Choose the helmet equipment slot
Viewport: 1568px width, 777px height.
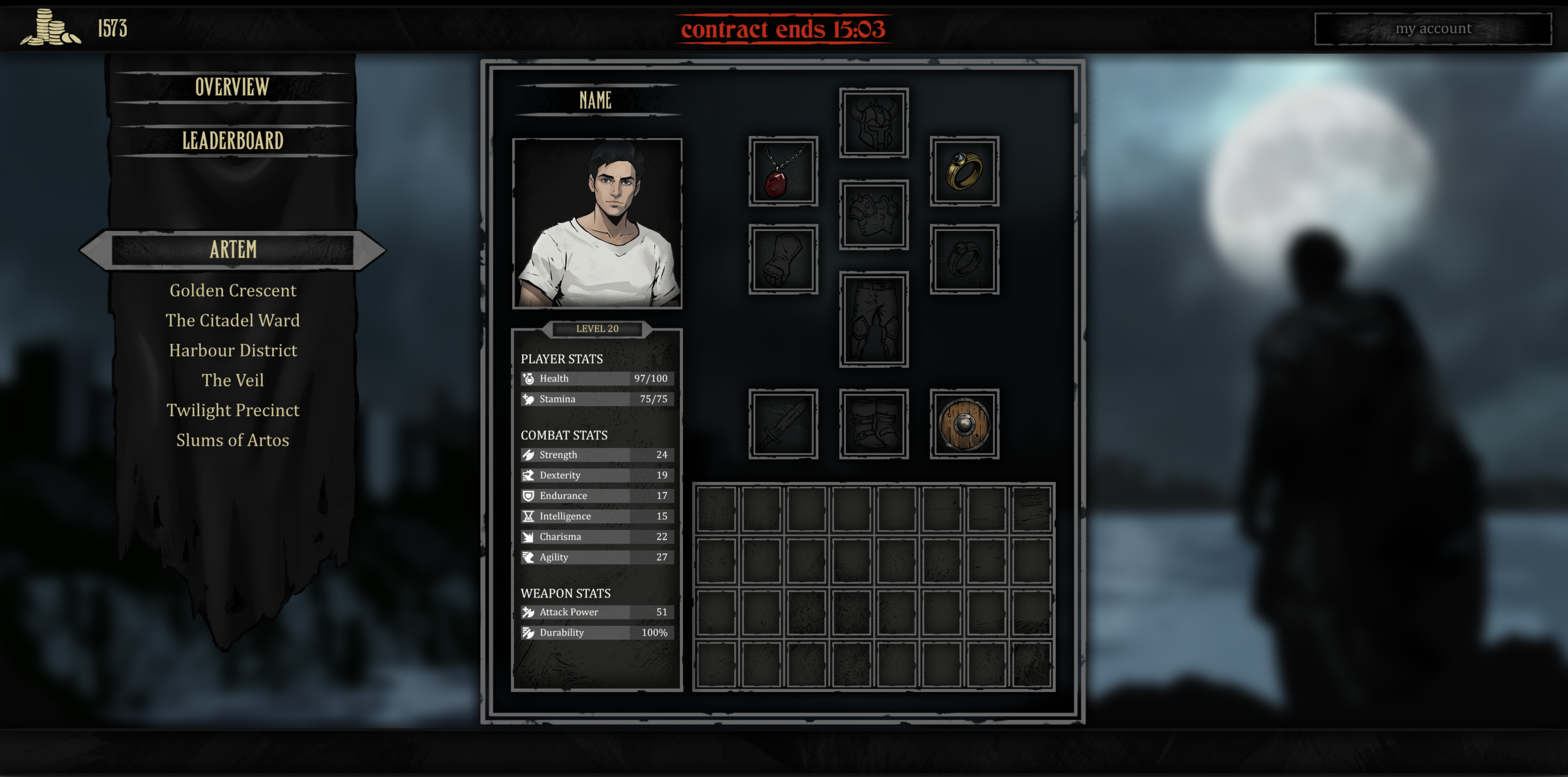pos(873,123)
